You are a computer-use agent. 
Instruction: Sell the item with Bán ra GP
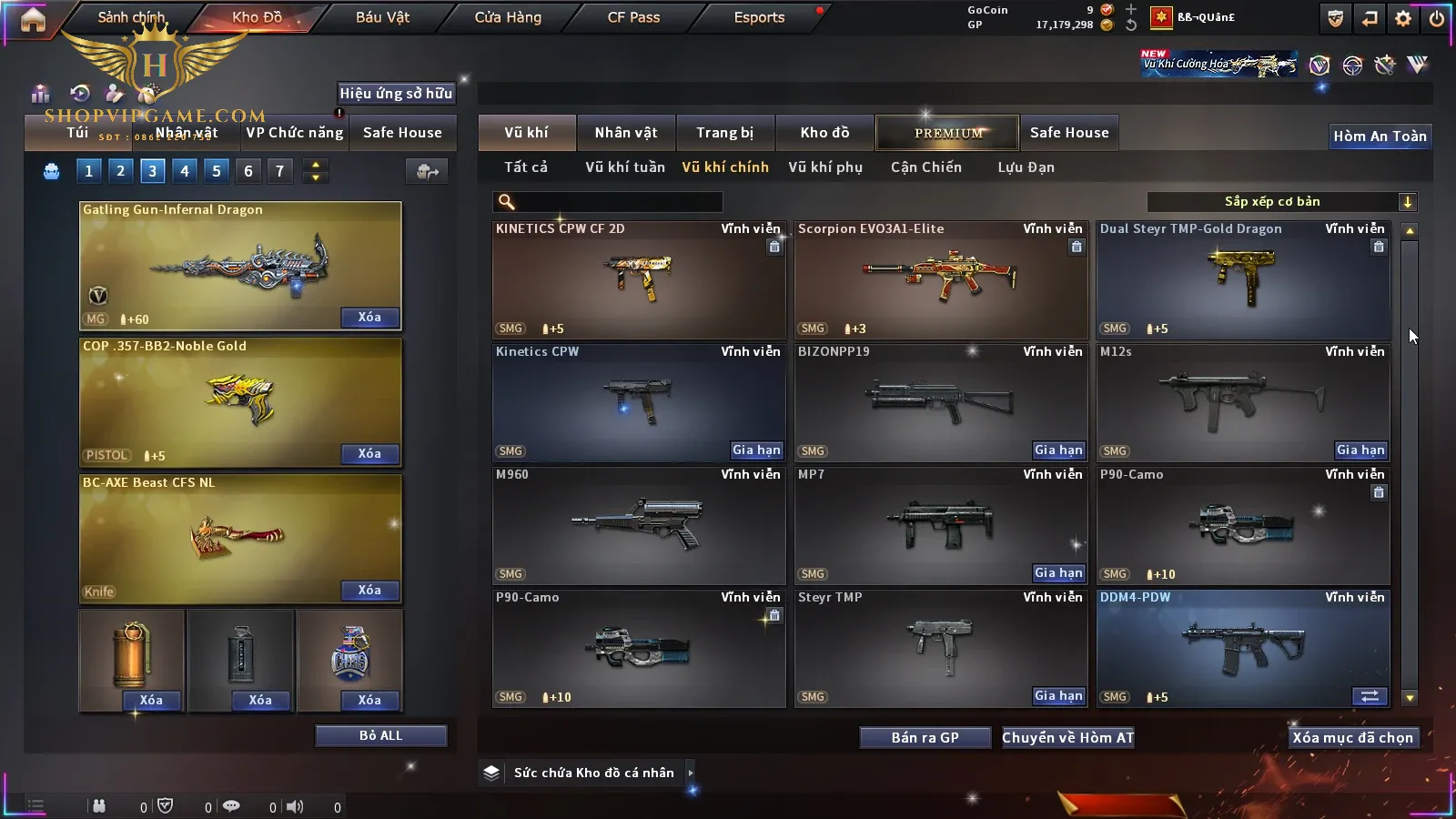925,738
